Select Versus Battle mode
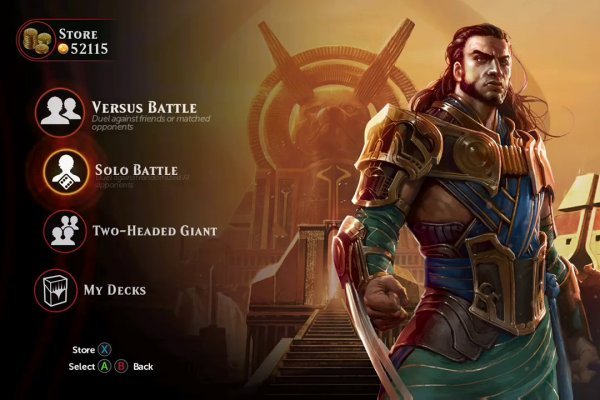The height and width of the screenshot is (400, 600). [x=62, y=112]
